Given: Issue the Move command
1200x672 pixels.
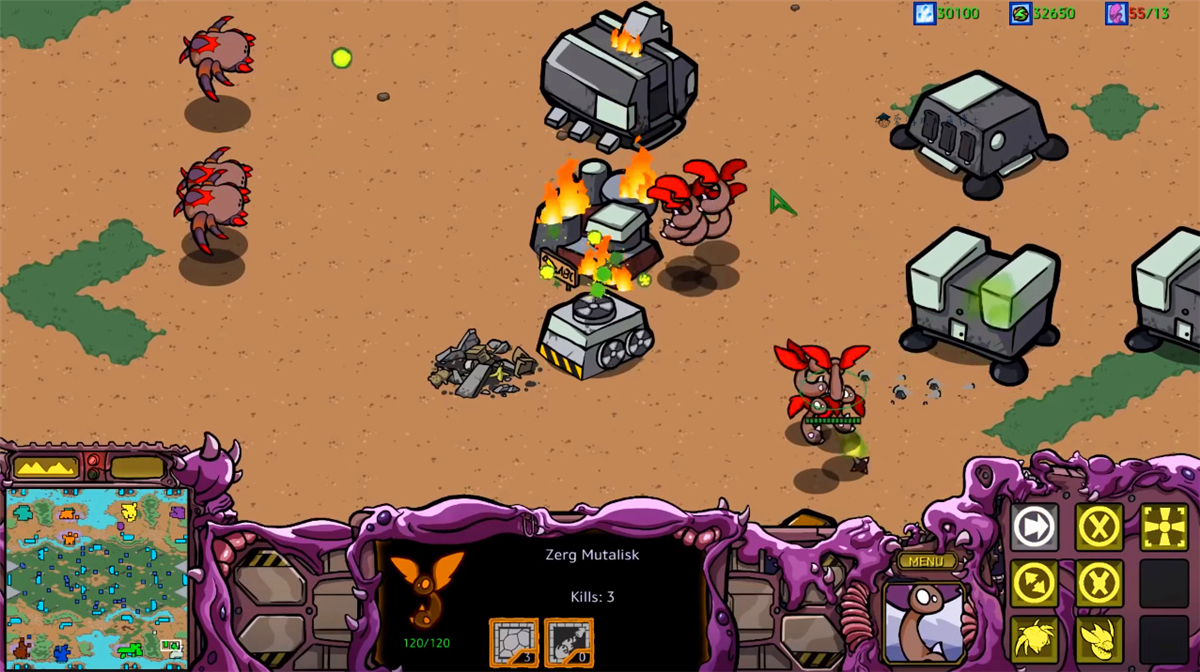Looking at the screenshot, I should click(1034, 527).
